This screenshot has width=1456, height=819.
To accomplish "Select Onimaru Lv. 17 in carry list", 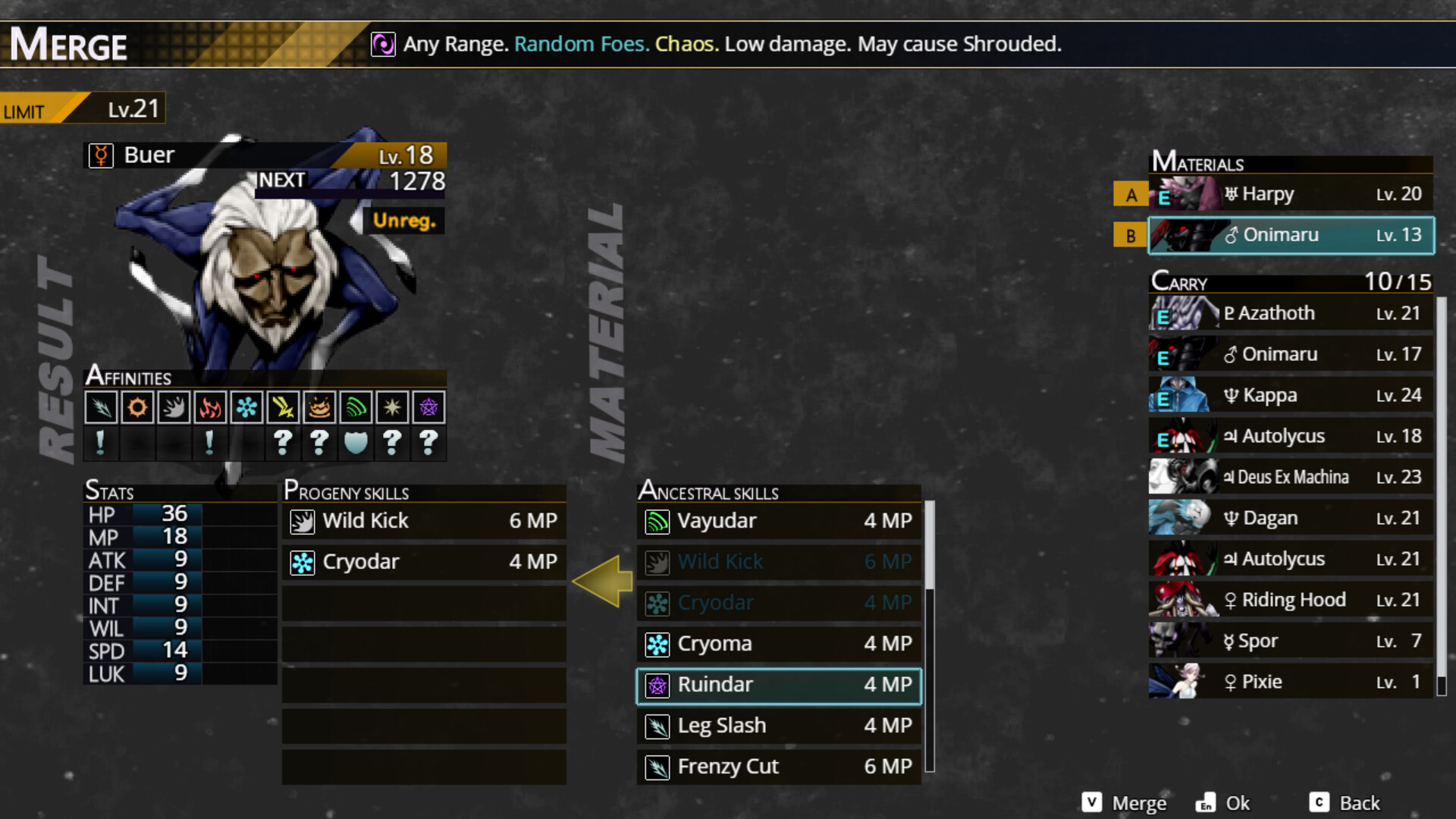I will coord(1291,354).
